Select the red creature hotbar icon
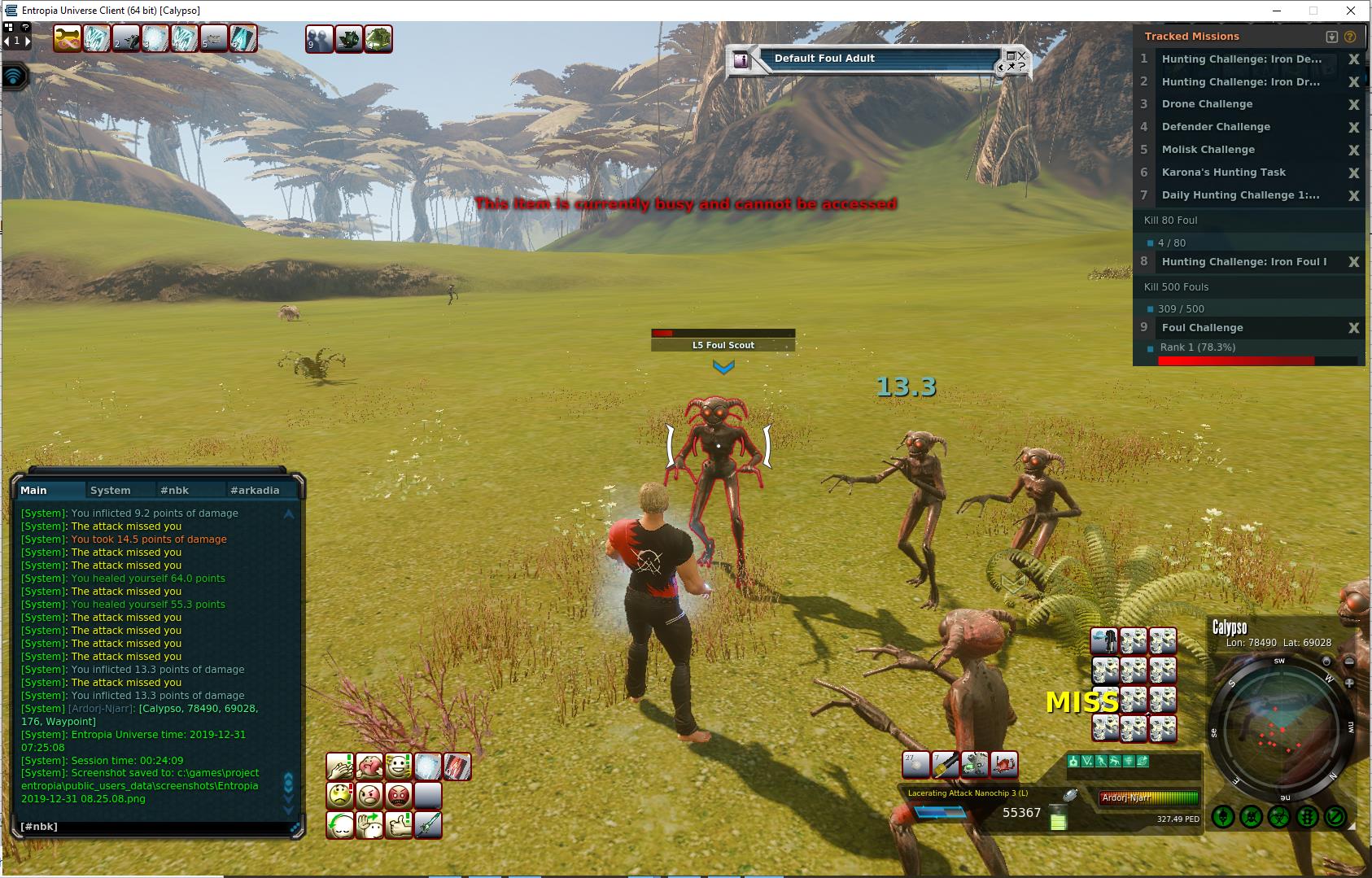This screenshot has width=1372, height=878. 1004,764
